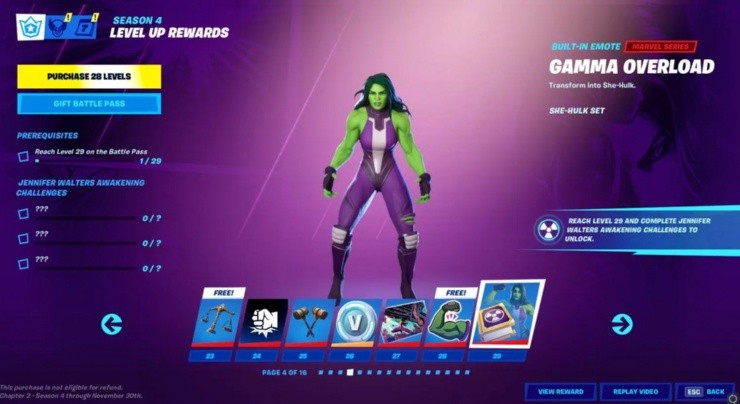
Task: Replay the reward video
Action: pos(635,391)
